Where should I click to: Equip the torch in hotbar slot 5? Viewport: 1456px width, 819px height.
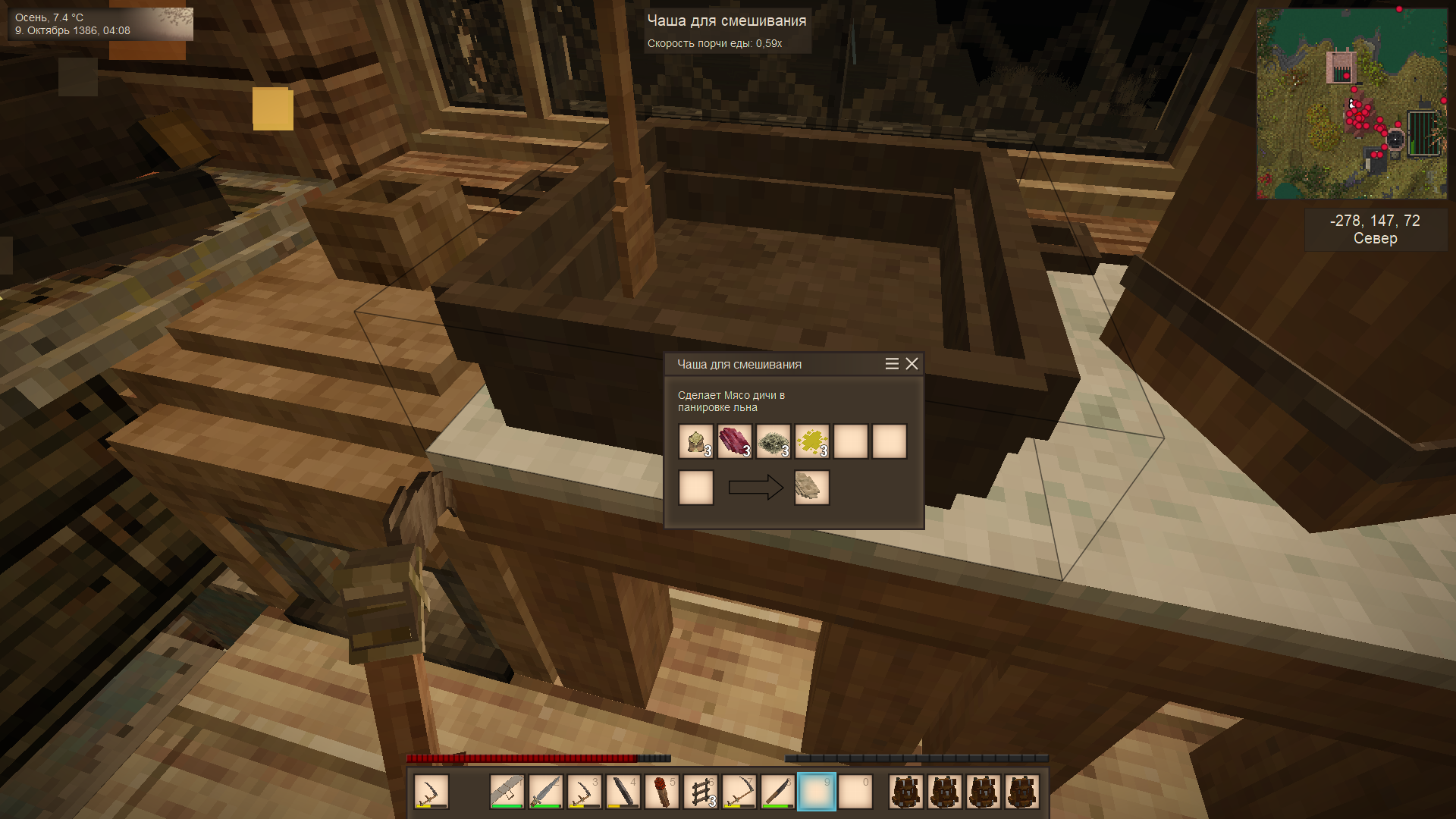661,792
